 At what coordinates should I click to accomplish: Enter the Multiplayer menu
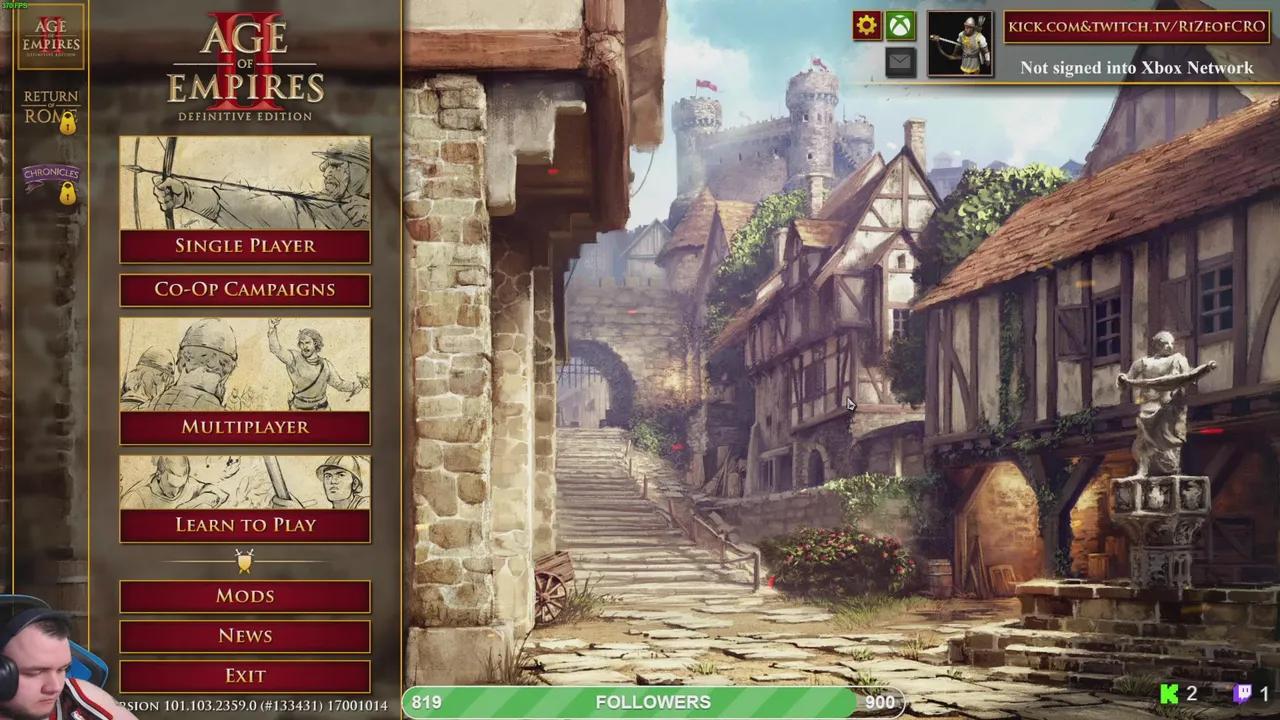pyautogui.click(x=245, y=427)
